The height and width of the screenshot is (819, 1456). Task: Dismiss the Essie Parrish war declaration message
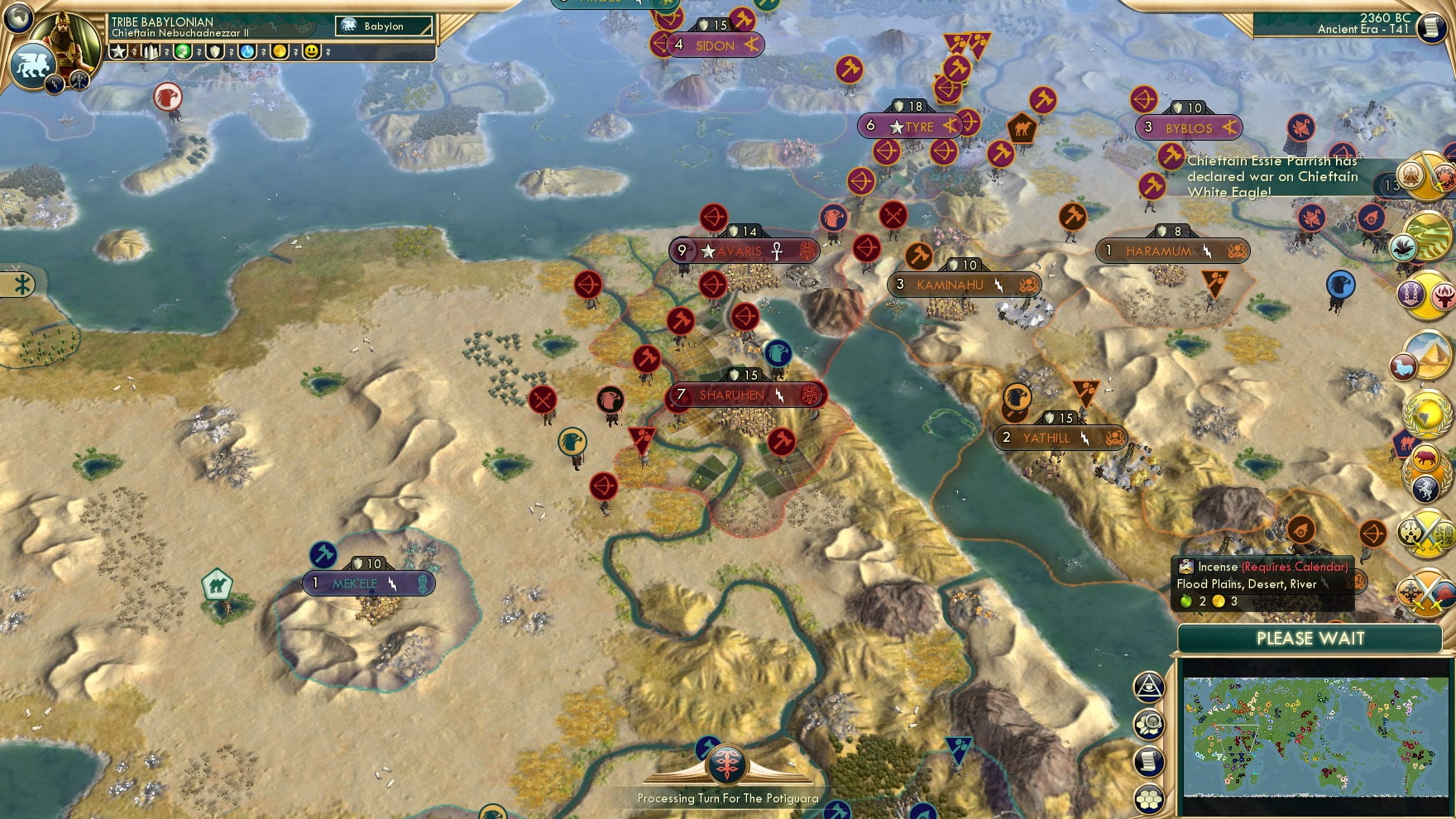(x=1274, y=176)
